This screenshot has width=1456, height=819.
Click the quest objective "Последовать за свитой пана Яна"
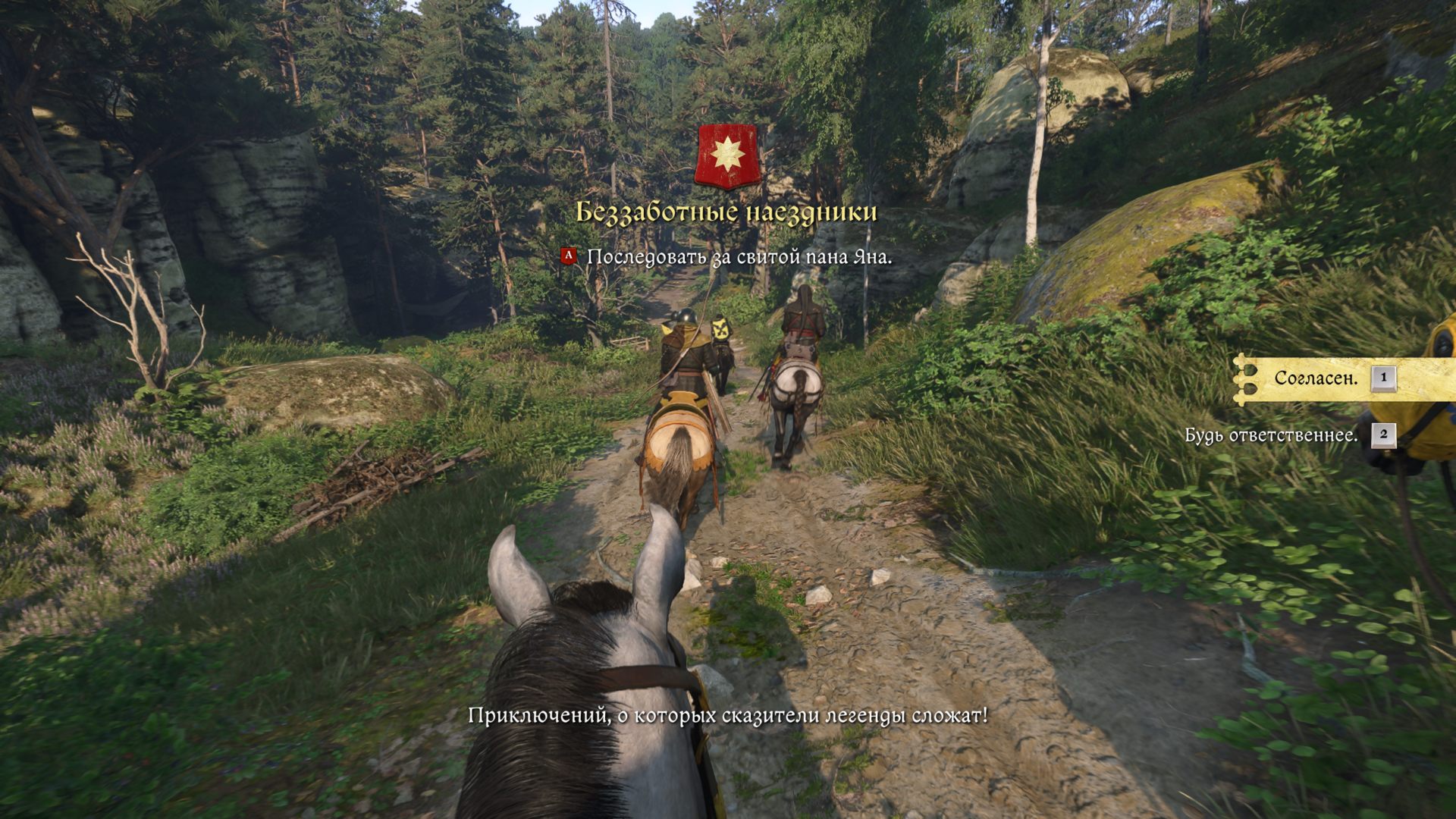(x=739, y=257)
